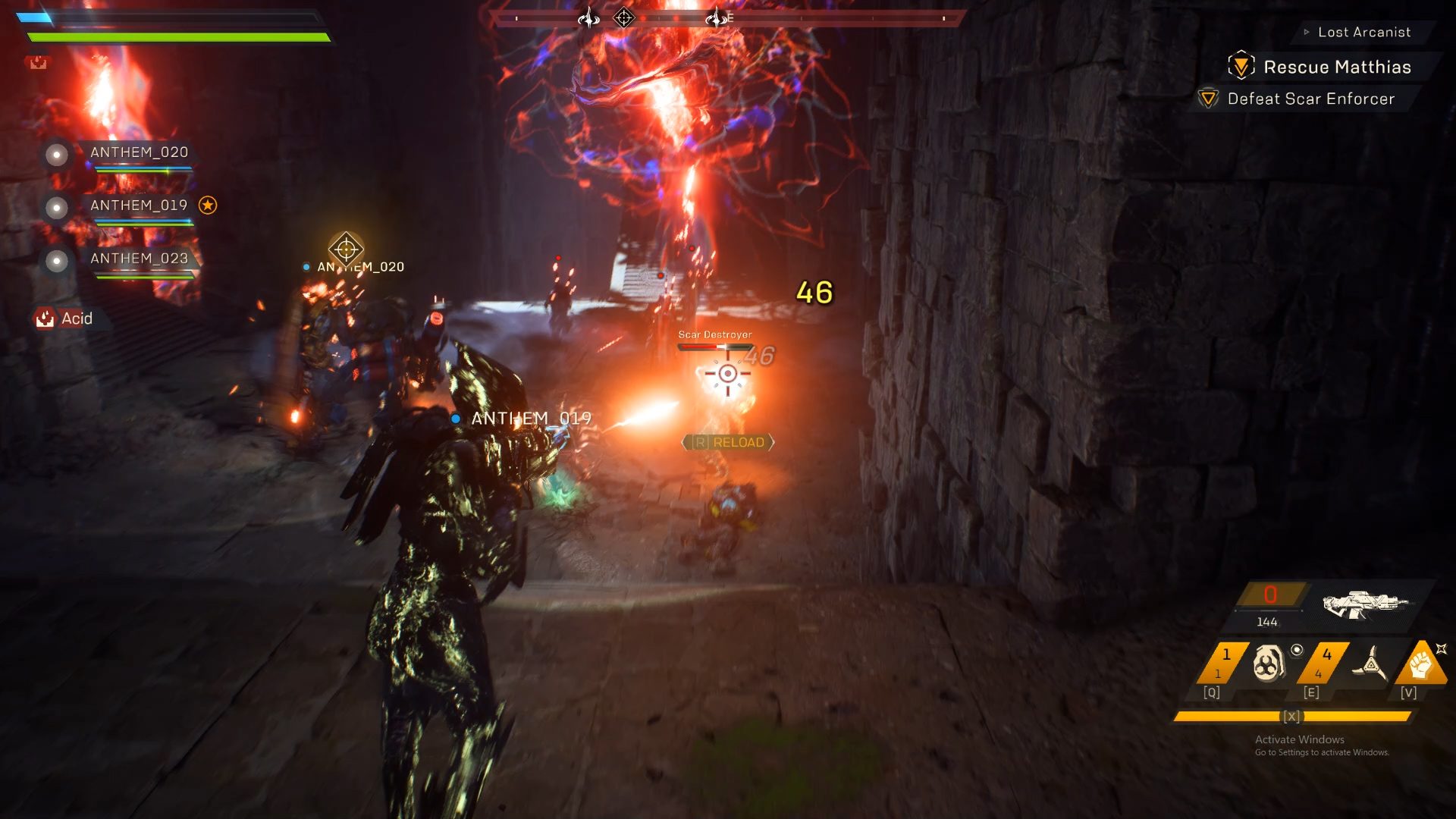
Task: Select squad member ANTHEM_020 in squad list
Action: [x=139, y=152]
